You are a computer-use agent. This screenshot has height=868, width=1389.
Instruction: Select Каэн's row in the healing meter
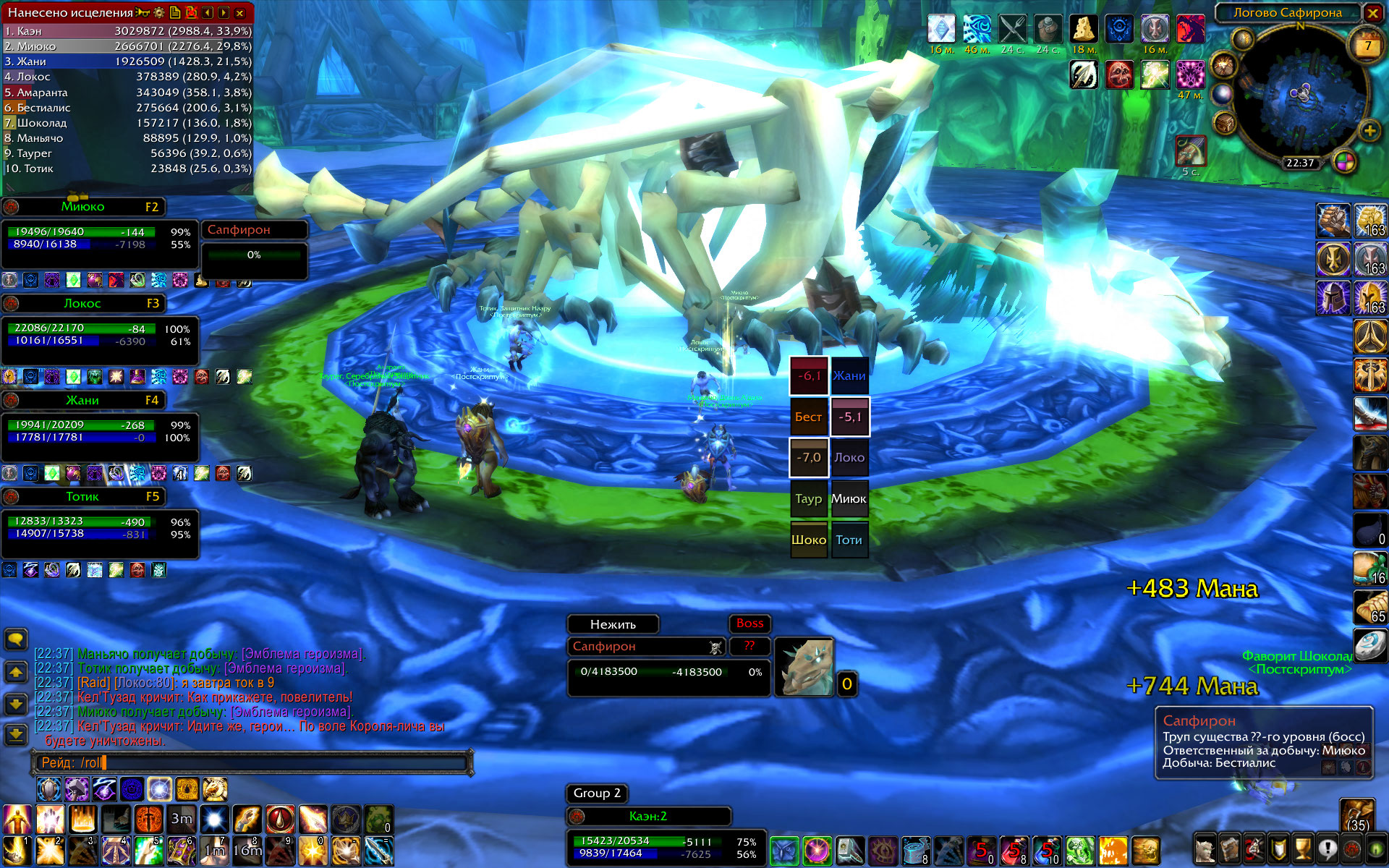click(127, 31)
